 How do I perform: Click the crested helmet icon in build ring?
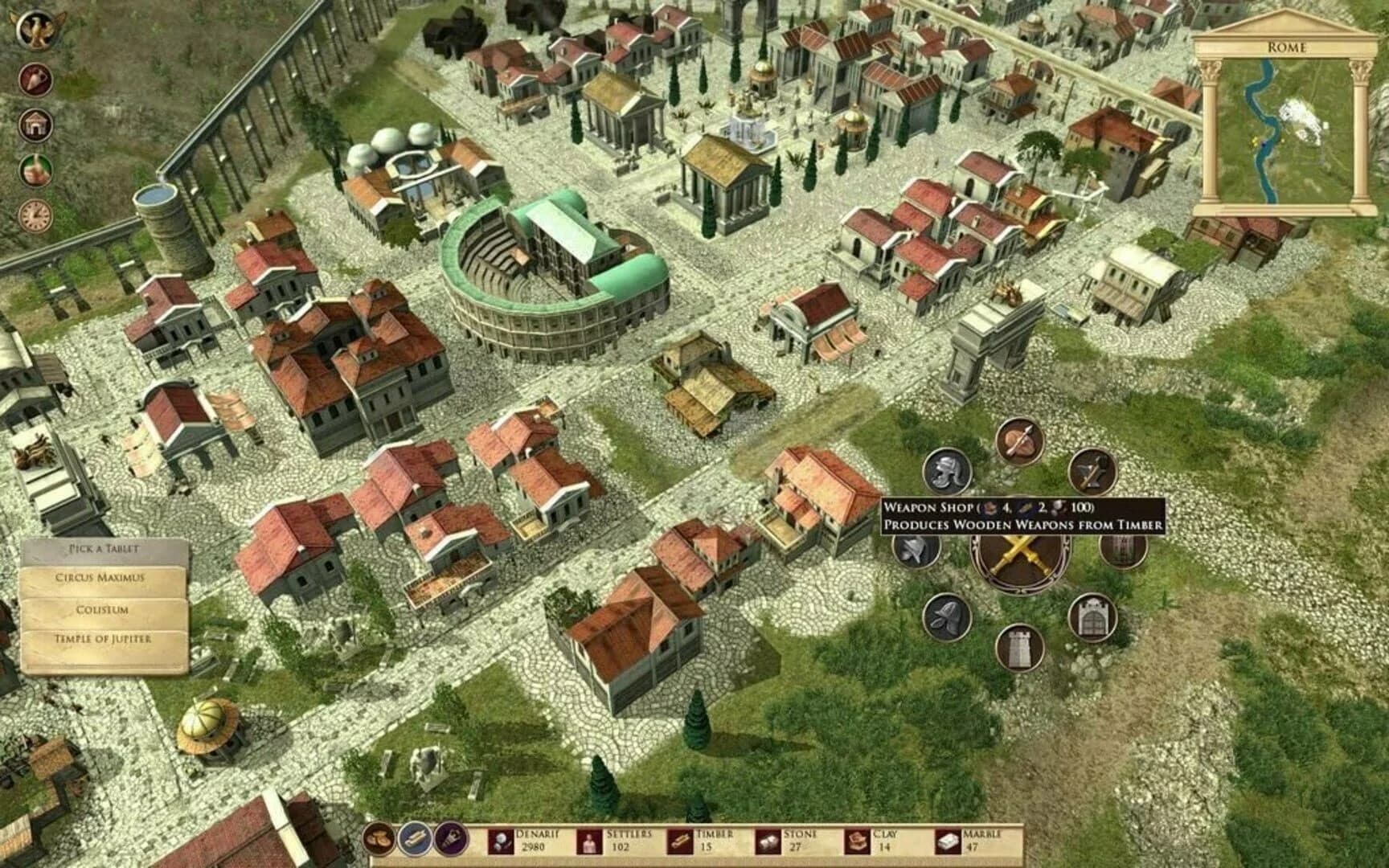946,473
